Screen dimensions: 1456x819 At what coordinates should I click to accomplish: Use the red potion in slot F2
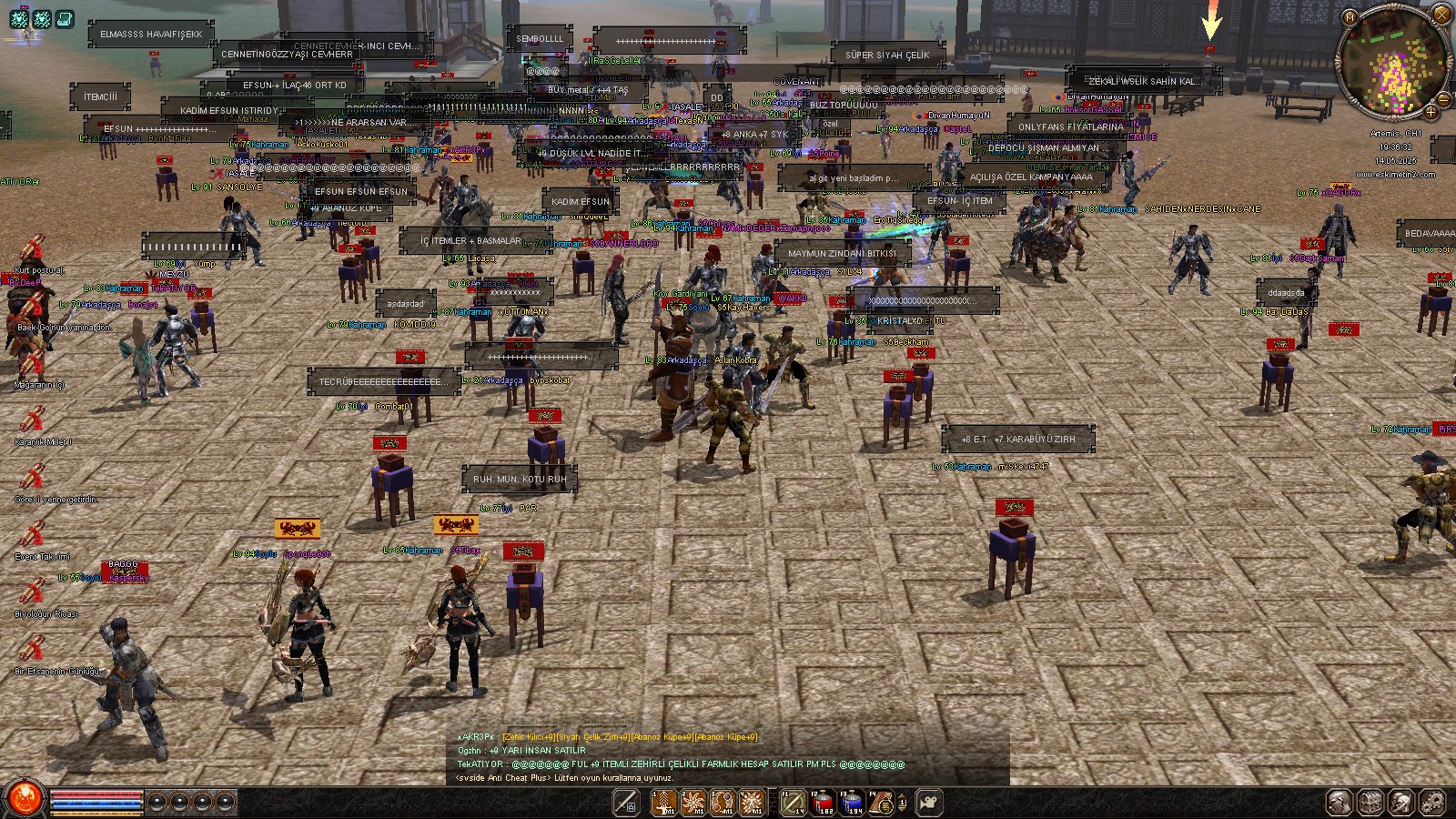click(x=824, y=803)
